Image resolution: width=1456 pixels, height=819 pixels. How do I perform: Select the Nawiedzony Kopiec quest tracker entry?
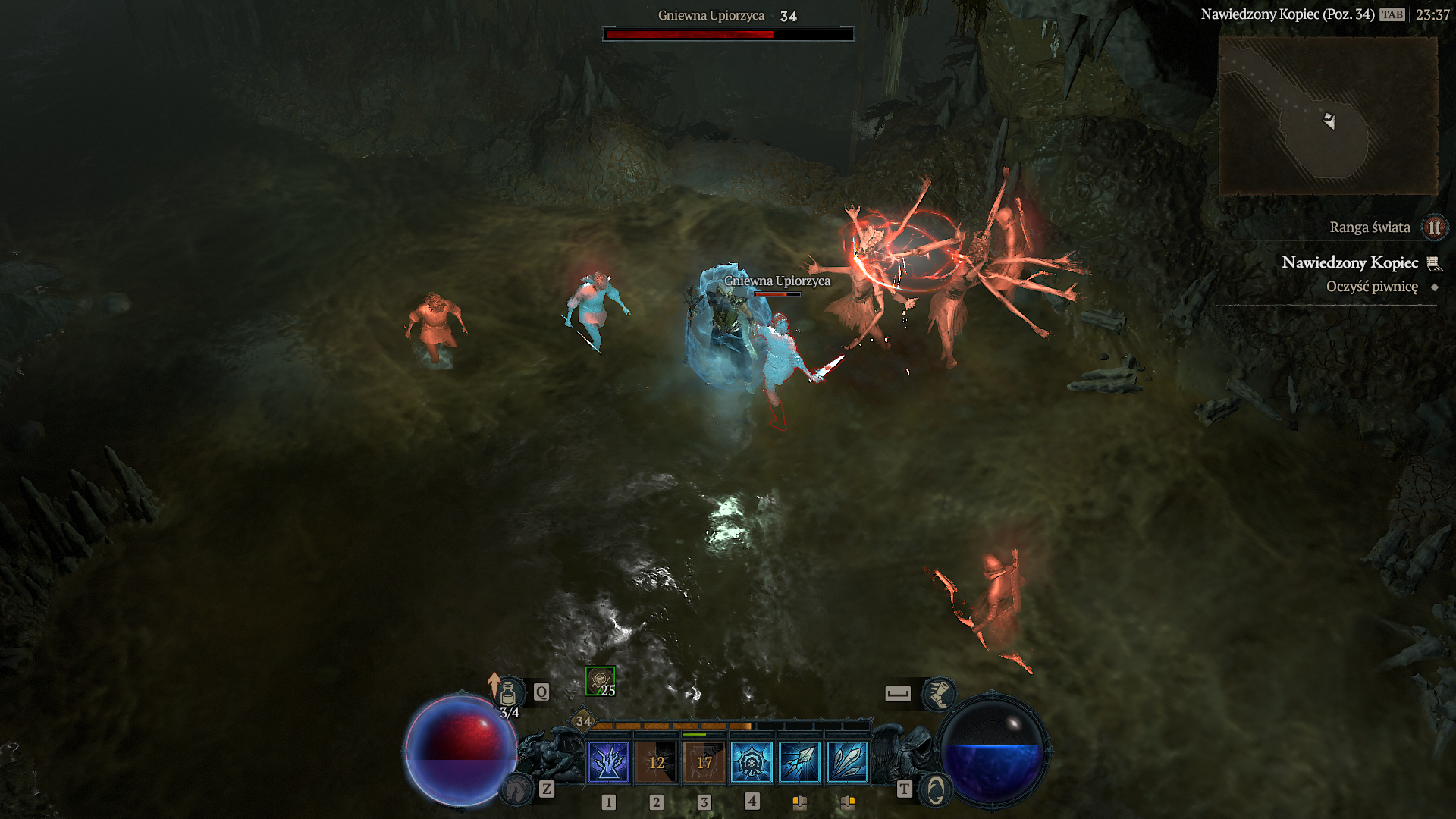tap(1349, 262)
